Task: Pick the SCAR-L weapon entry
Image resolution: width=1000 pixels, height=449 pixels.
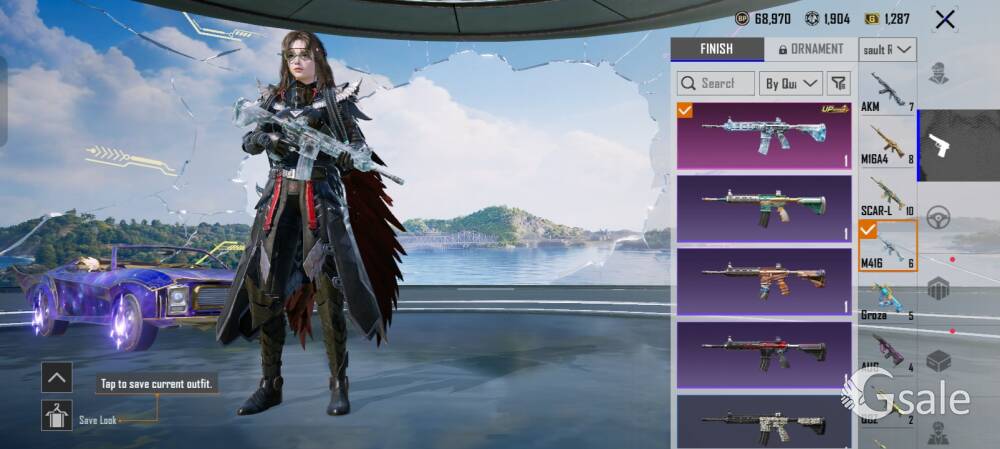Action: pyautogui.click(x=887, y=195)
